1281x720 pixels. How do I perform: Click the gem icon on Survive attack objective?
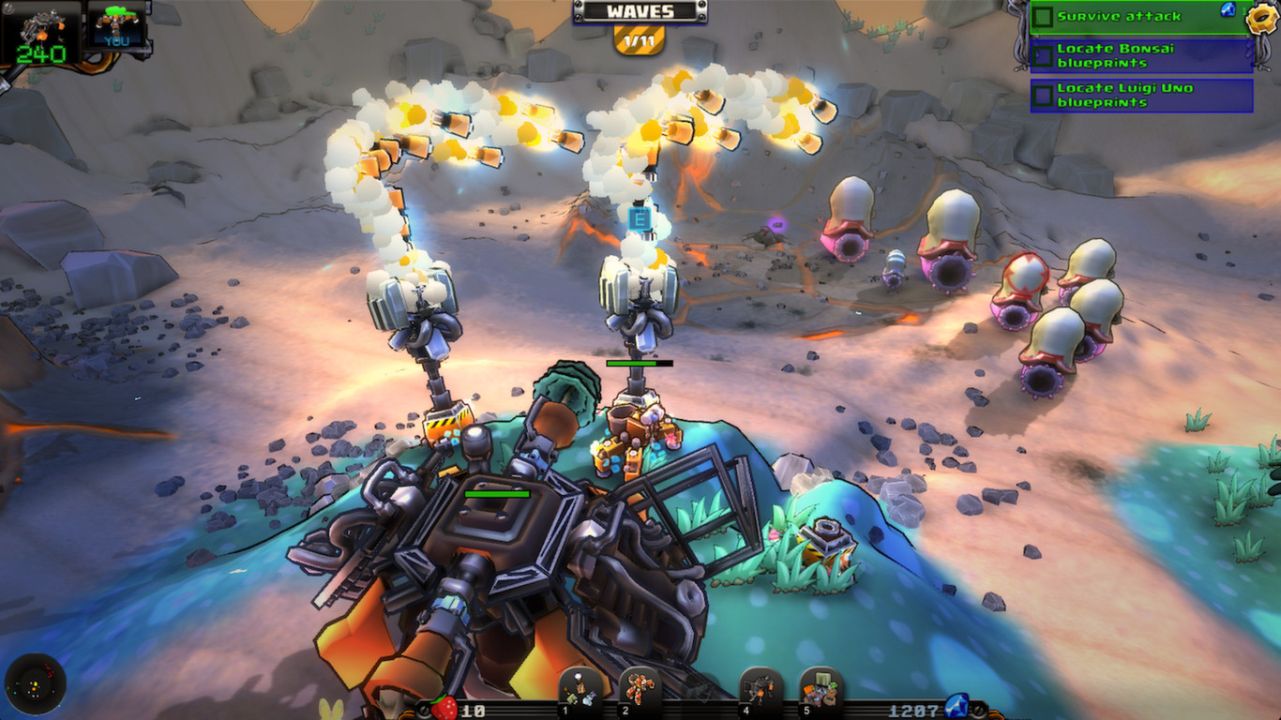click(x=1228, y=11)
